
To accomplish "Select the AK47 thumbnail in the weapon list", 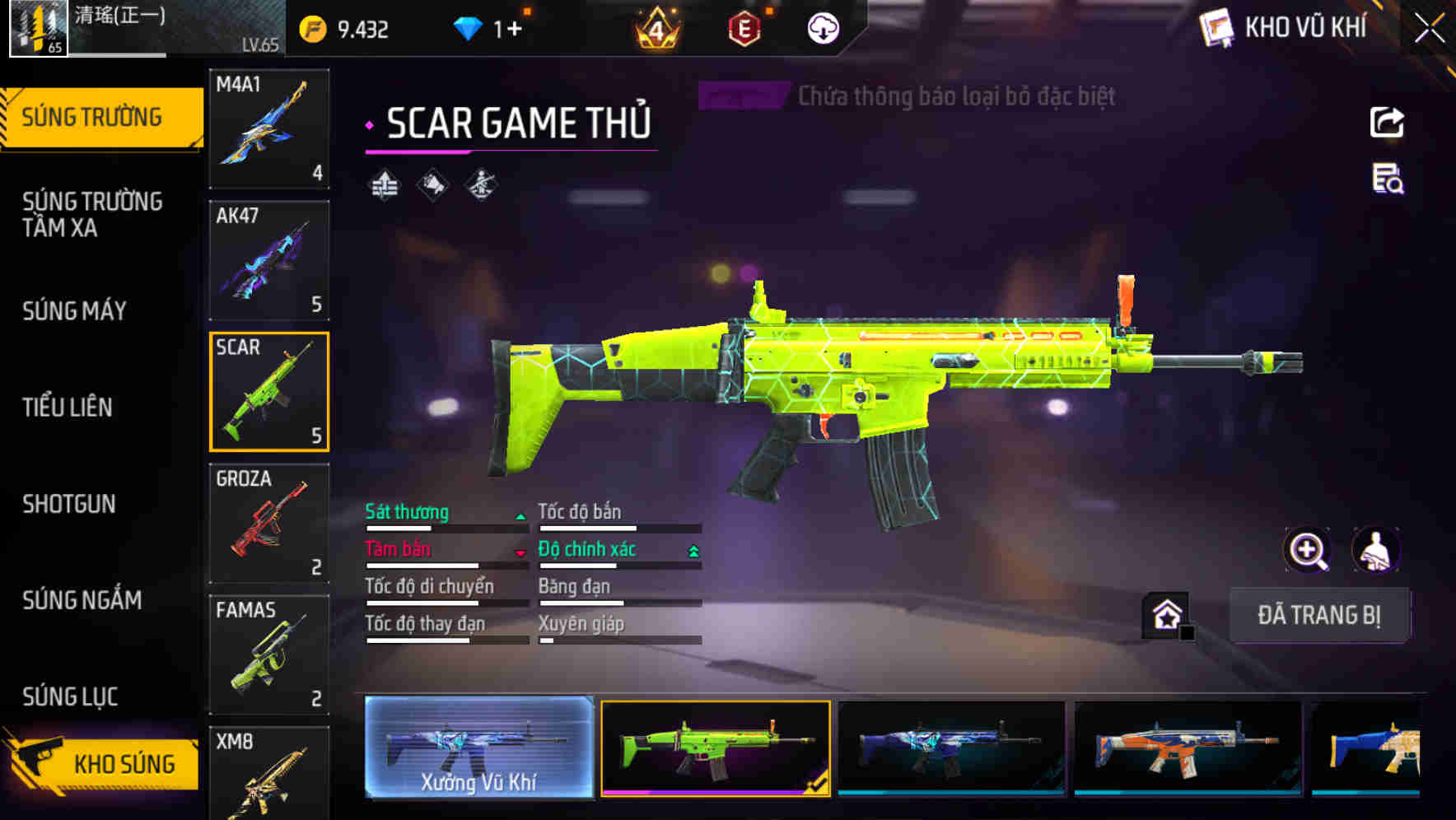I will click(x=269, y=258).
